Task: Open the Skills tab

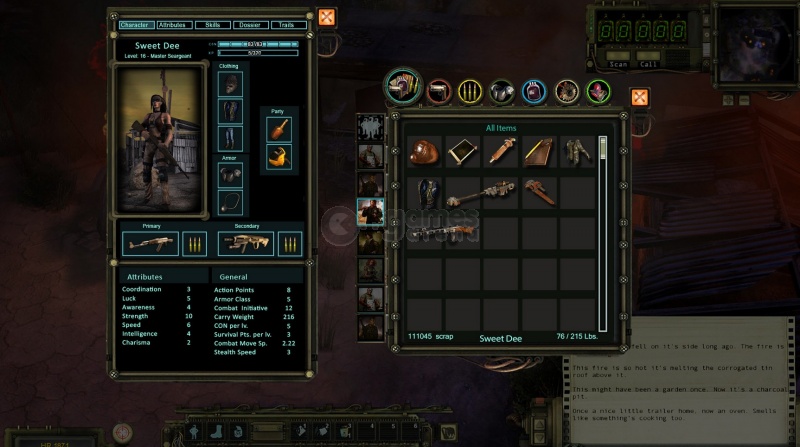Action: click(x=211, y=23)
